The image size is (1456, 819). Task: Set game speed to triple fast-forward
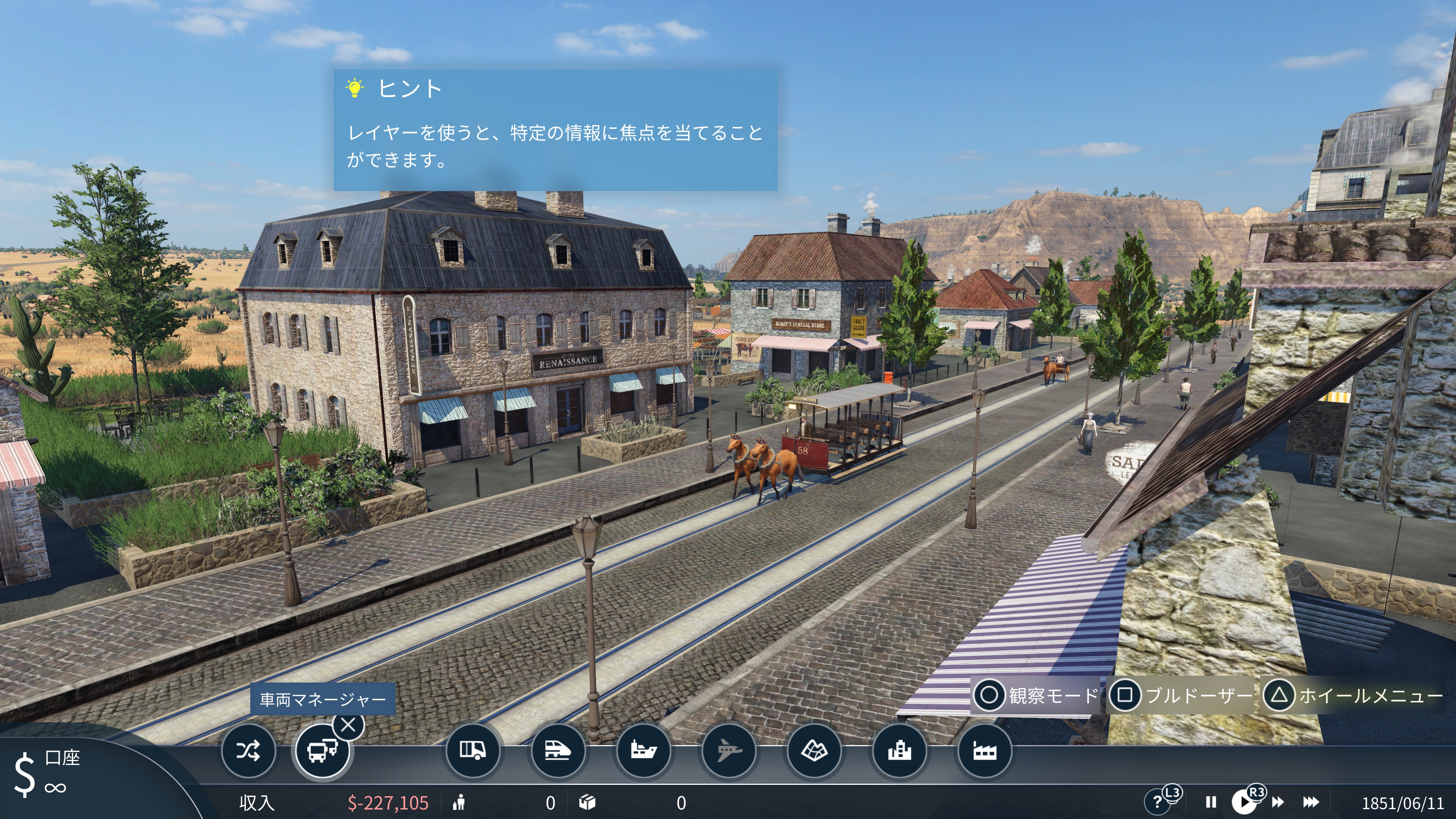point(1311,802)
